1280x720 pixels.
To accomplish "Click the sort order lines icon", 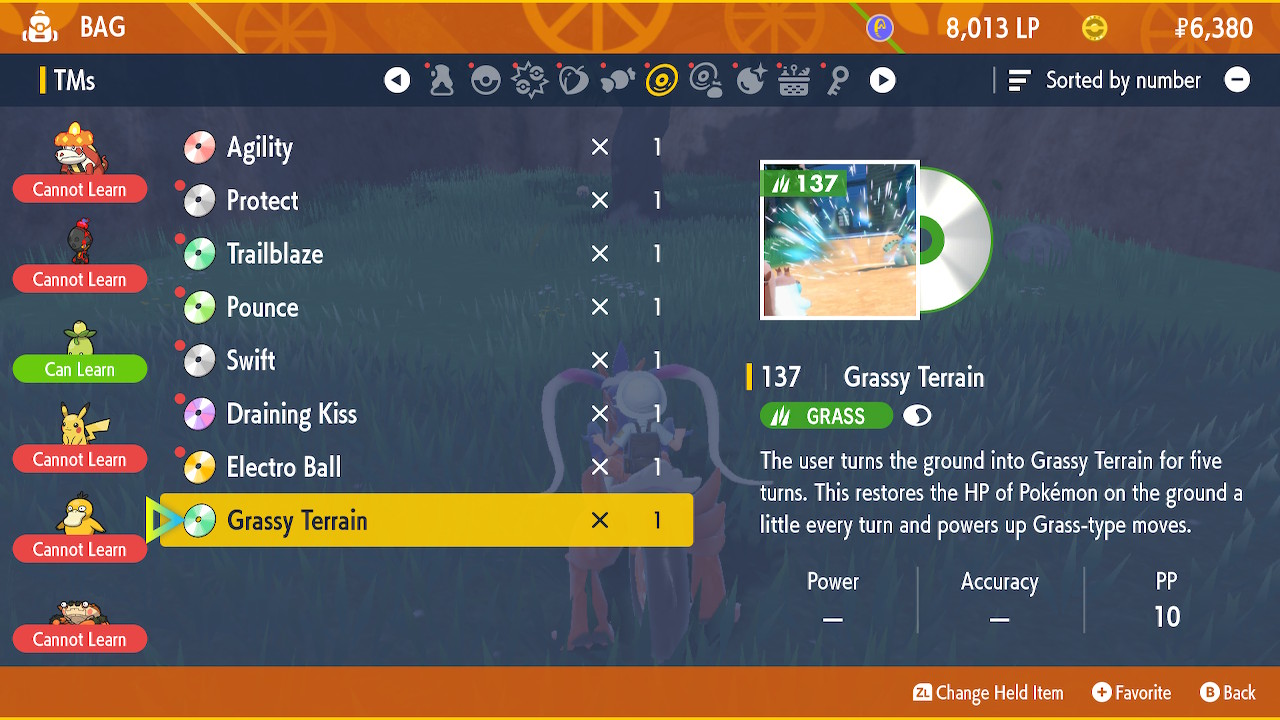I will (1018, 80).
